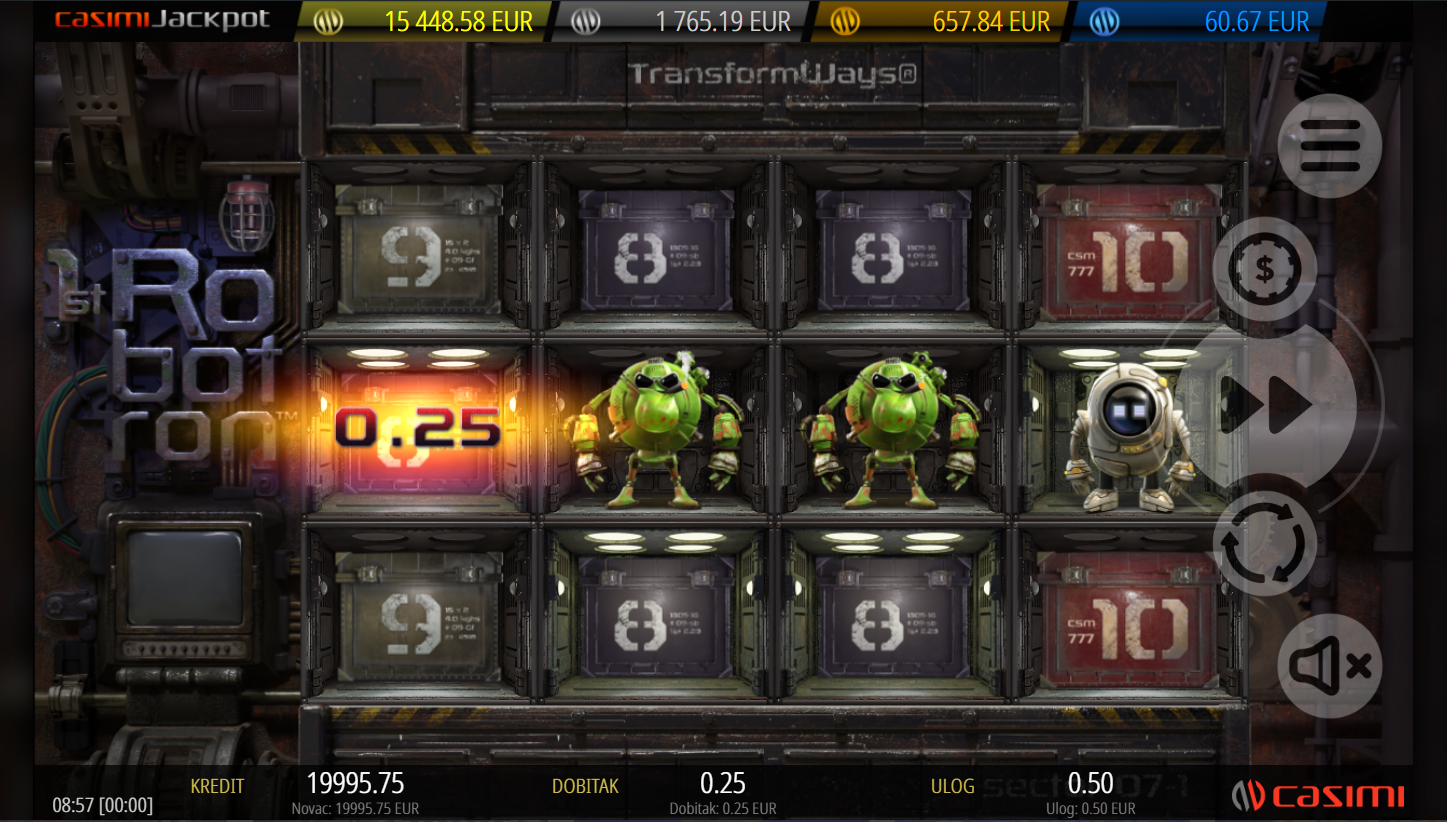Open the hamburger menu button

tap(1329, 146)
